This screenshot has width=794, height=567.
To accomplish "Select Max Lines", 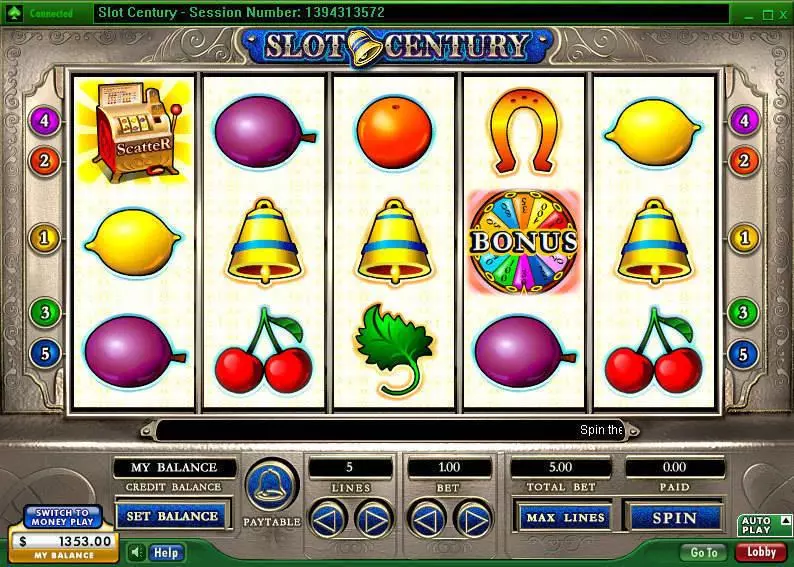I will [563, 517].
